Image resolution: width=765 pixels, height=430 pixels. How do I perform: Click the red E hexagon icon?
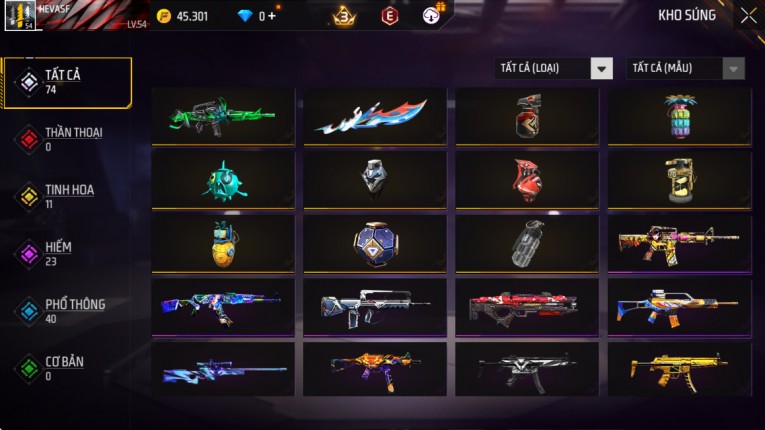coord(390,16)
